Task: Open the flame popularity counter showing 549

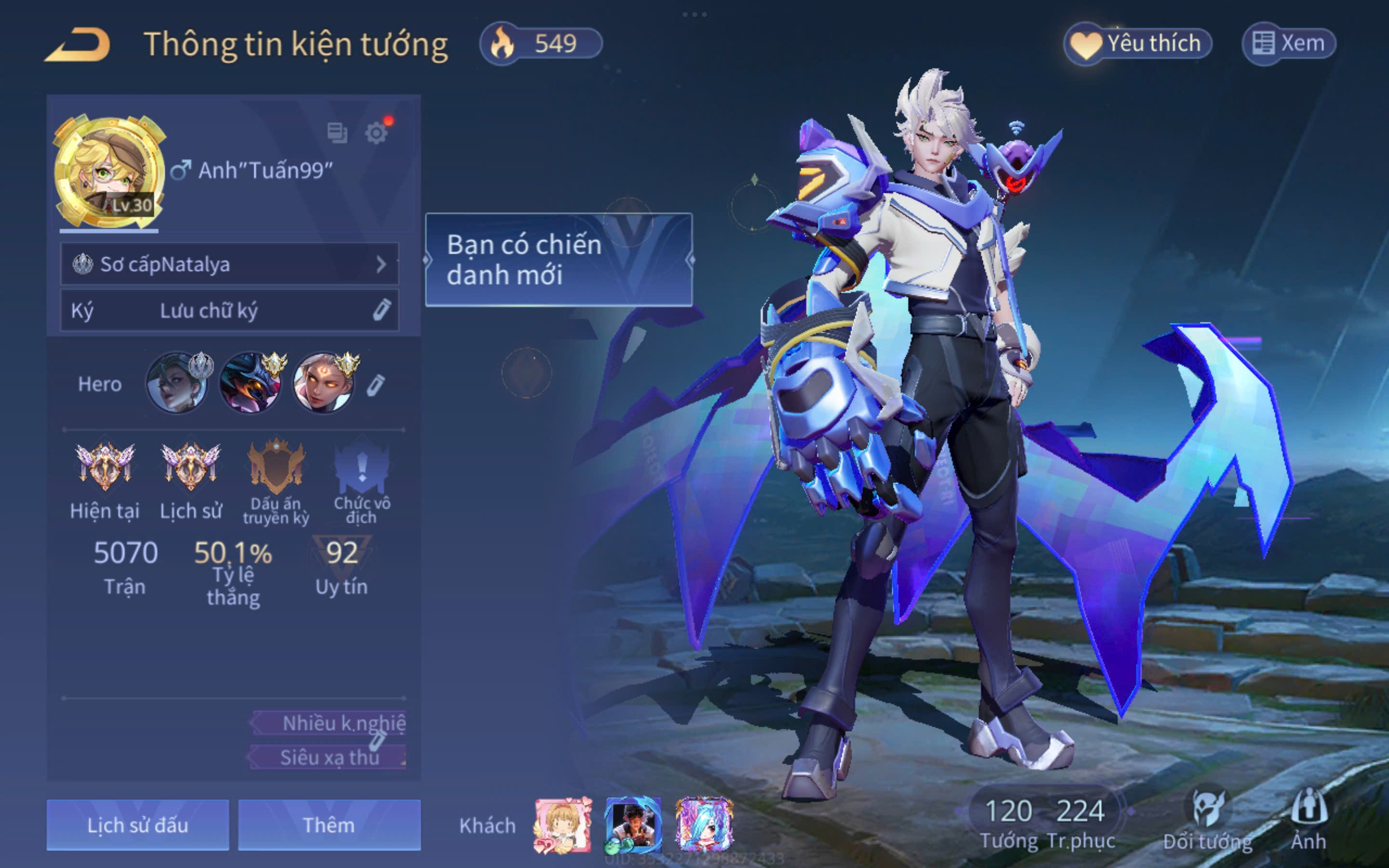Action: [541, 44]
